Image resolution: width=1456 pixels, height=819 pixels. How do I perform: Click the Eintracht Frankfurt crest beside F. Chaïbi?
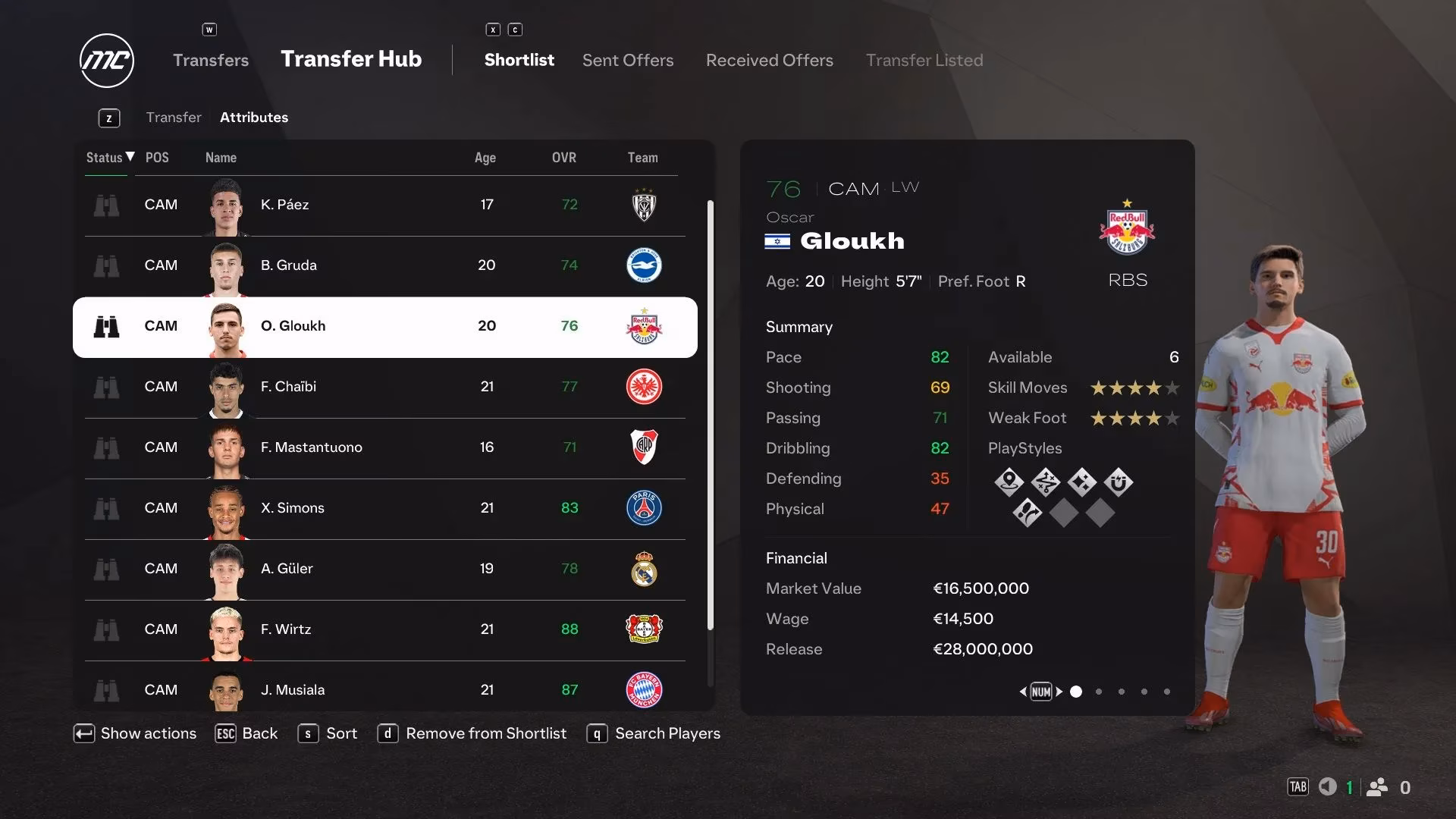(x=644, y=387)
